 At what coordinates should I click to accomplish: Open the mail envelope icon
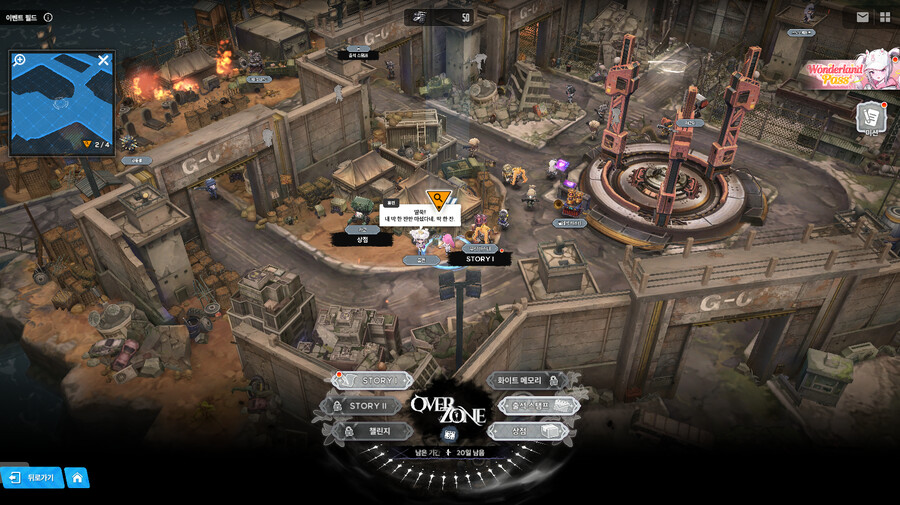[862, 17]
